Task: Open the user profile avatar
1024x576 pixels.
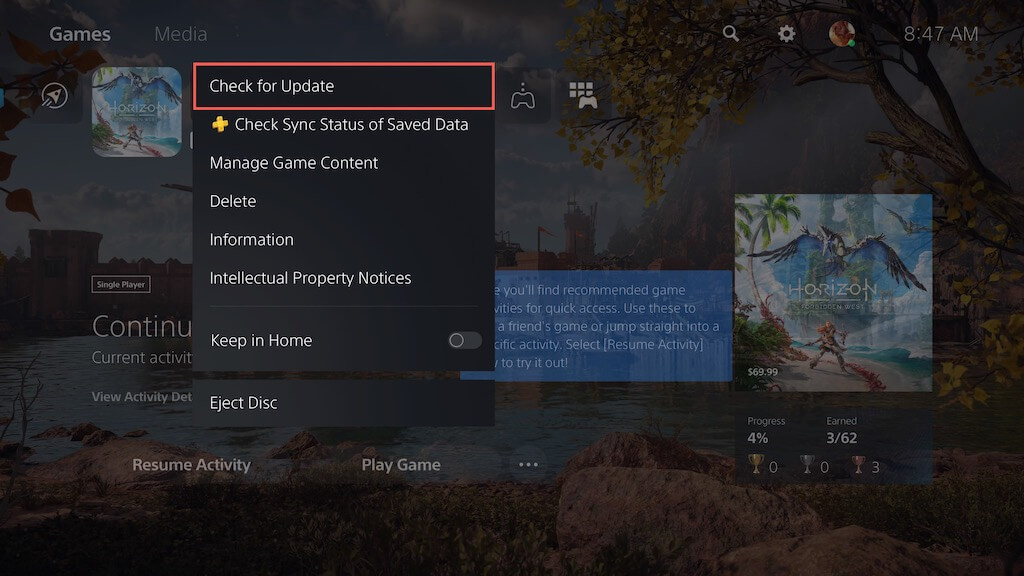Action: click(x=842, y=34)
